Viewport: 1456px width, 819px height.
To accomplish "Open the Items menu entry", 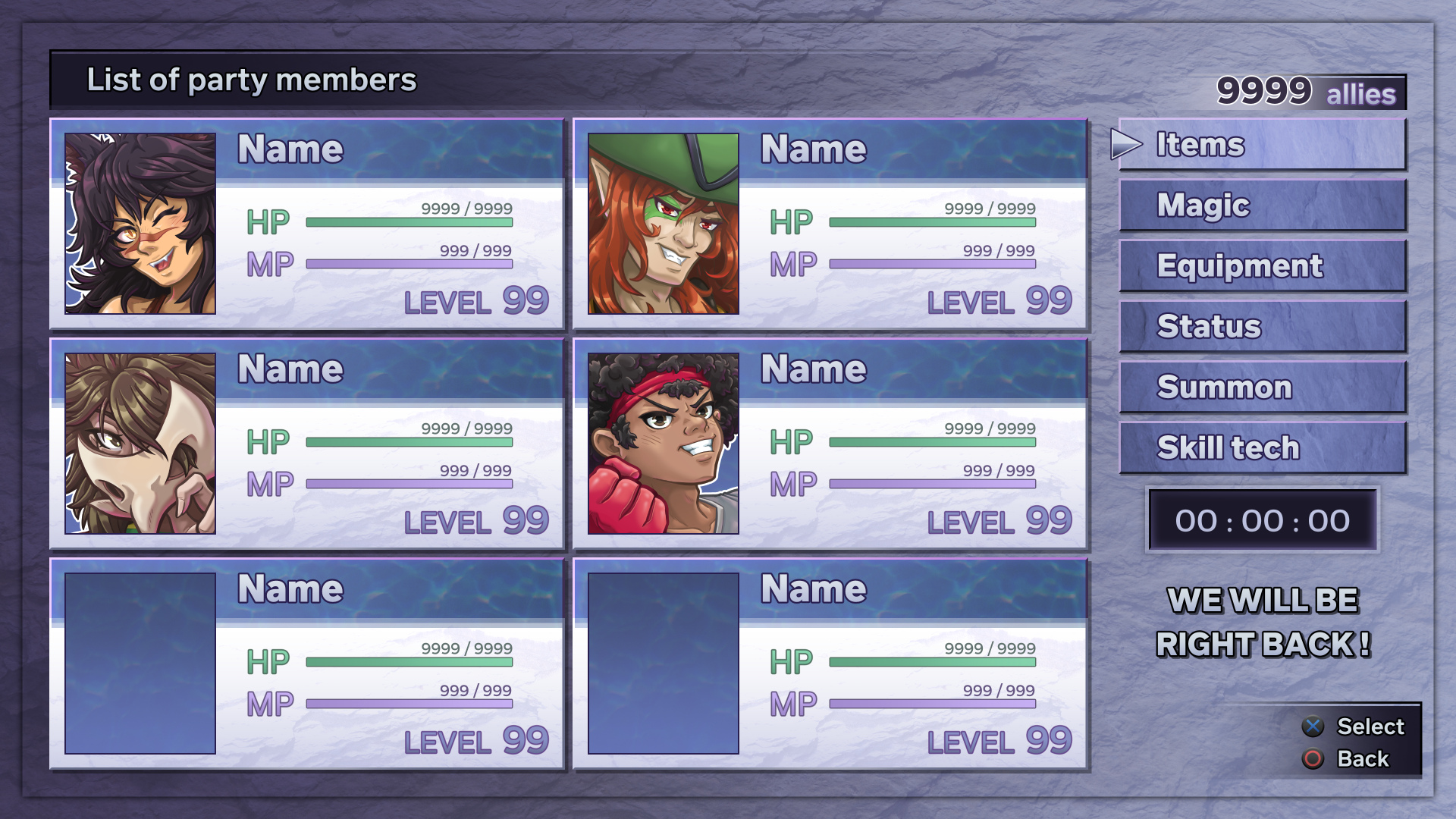I will coord(1262,144).
